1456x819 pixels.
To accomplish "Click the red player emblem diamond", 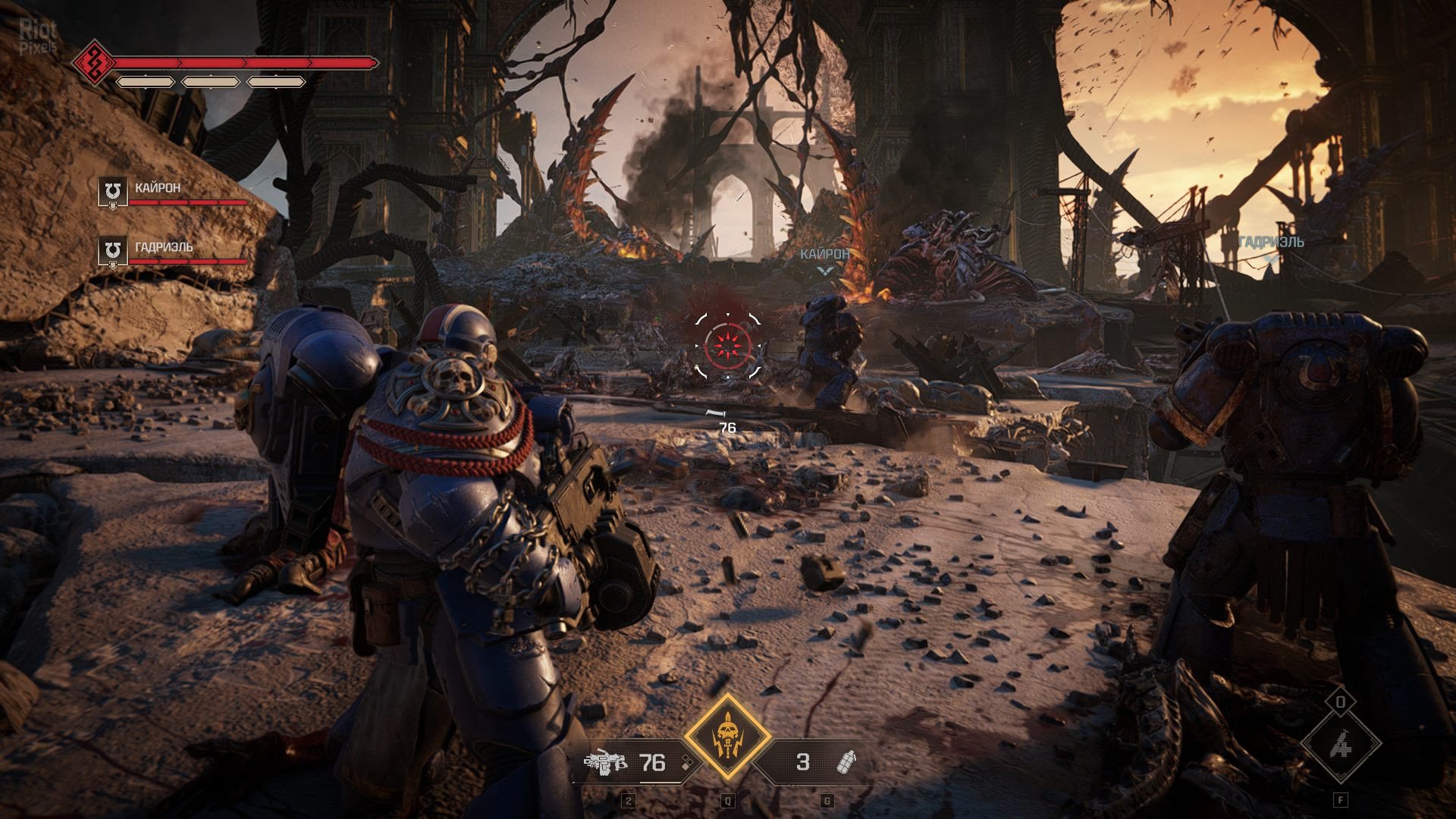I will point(94,63).
